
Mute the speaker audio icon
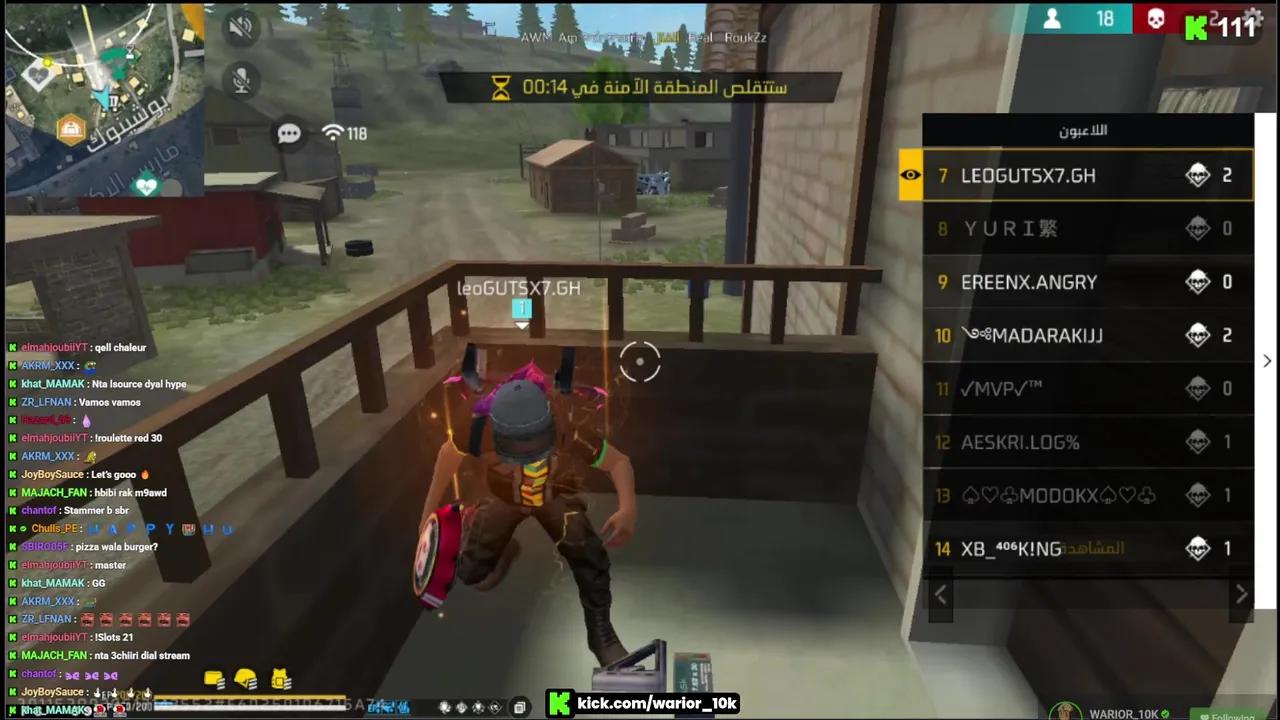click(241, 27)
